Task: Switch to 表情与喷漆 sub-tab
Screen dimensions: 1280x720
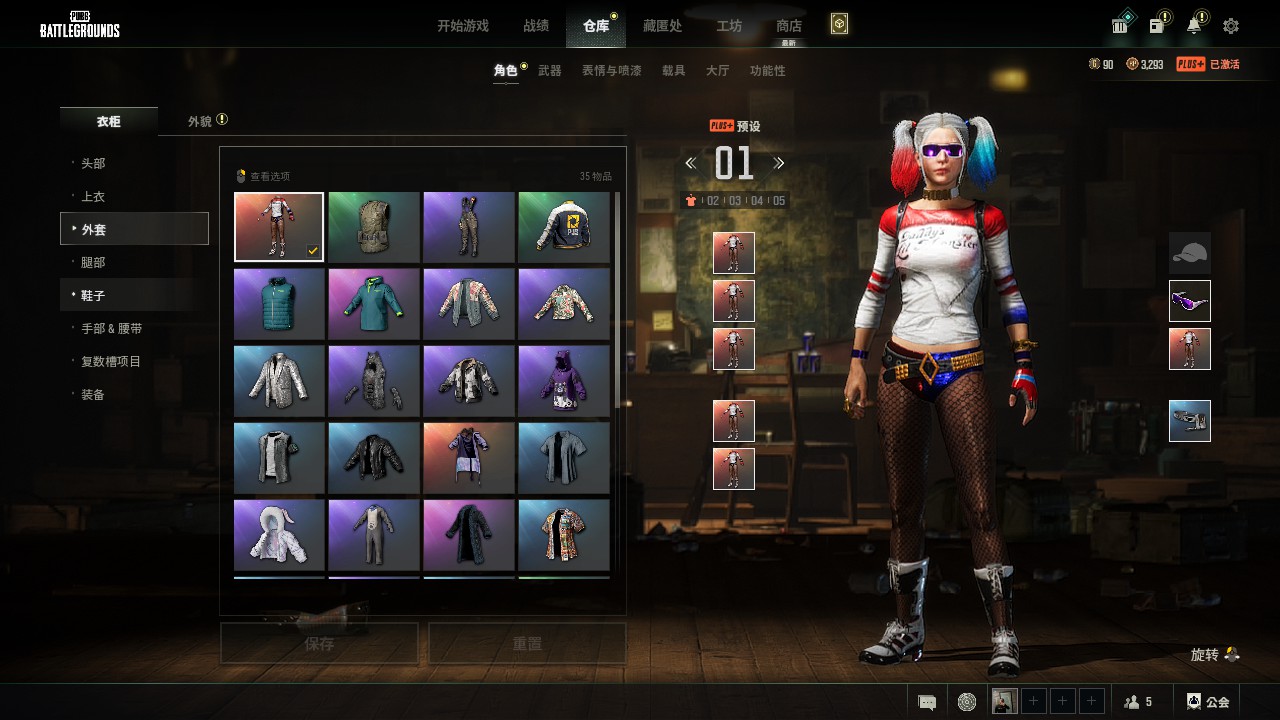Action: point(611,71)
